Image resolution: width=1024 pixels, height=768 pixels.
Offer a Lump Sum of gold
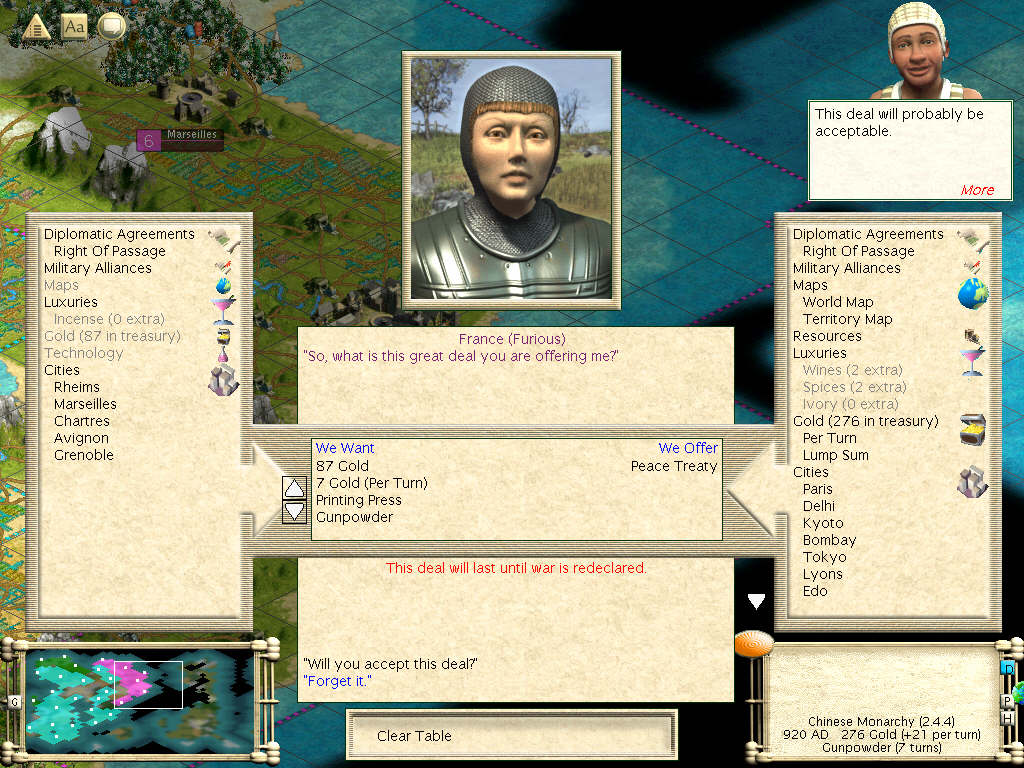click(835, 455)
